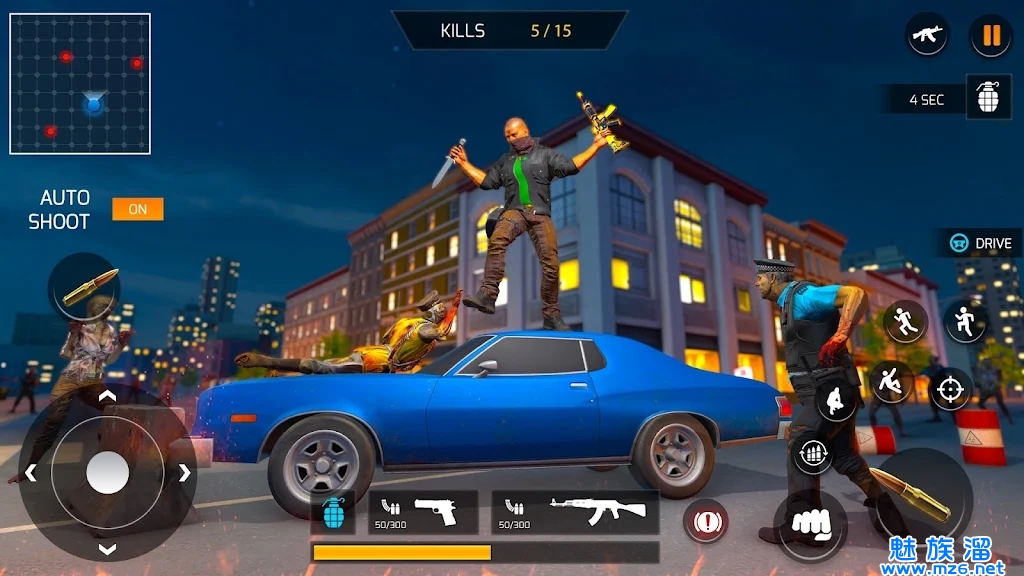Equip the pistol weapon slot
Image resolution: width=1024 pixels, height=576 pixels.
[x=422, y=512]
